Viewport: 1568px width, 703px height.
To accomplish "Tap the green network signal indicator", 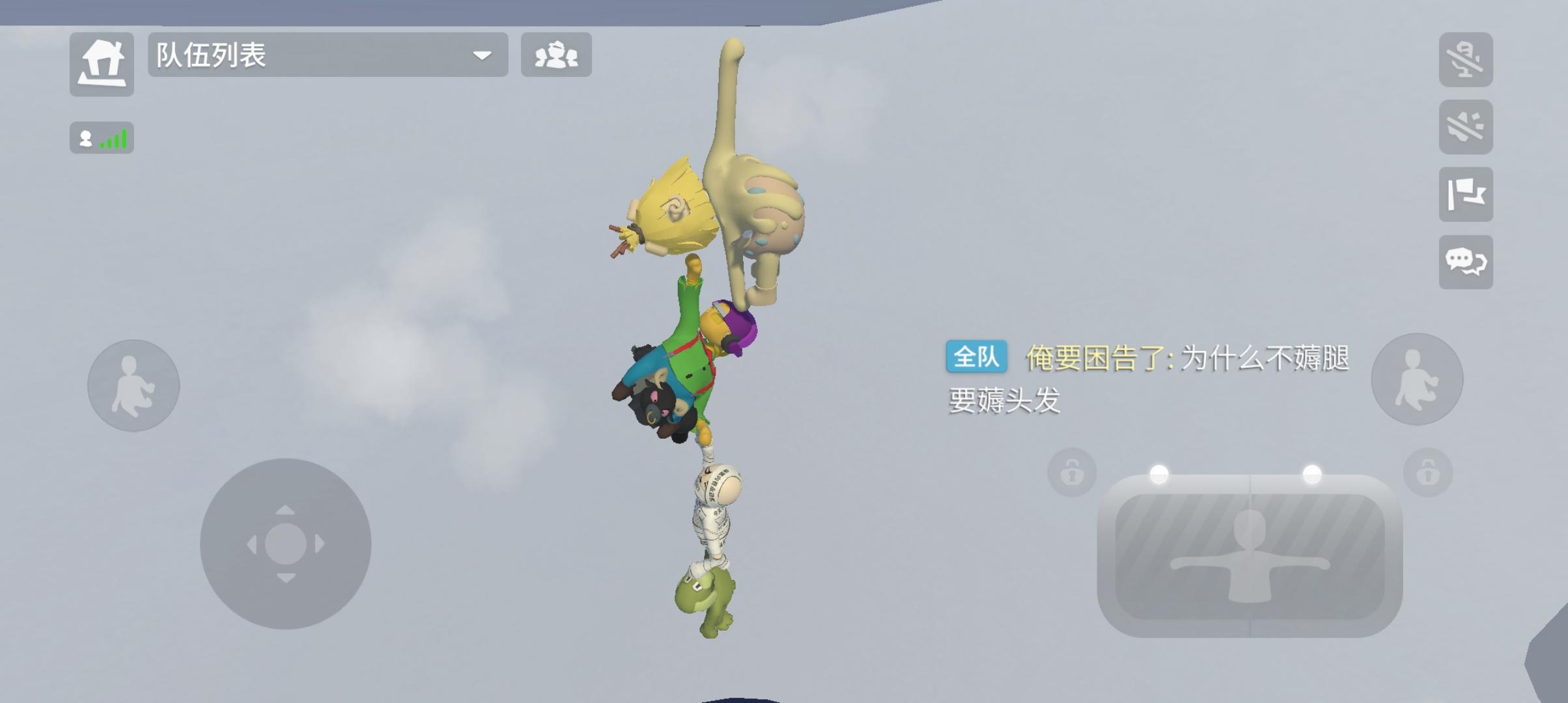I will [x=101, y=139].
